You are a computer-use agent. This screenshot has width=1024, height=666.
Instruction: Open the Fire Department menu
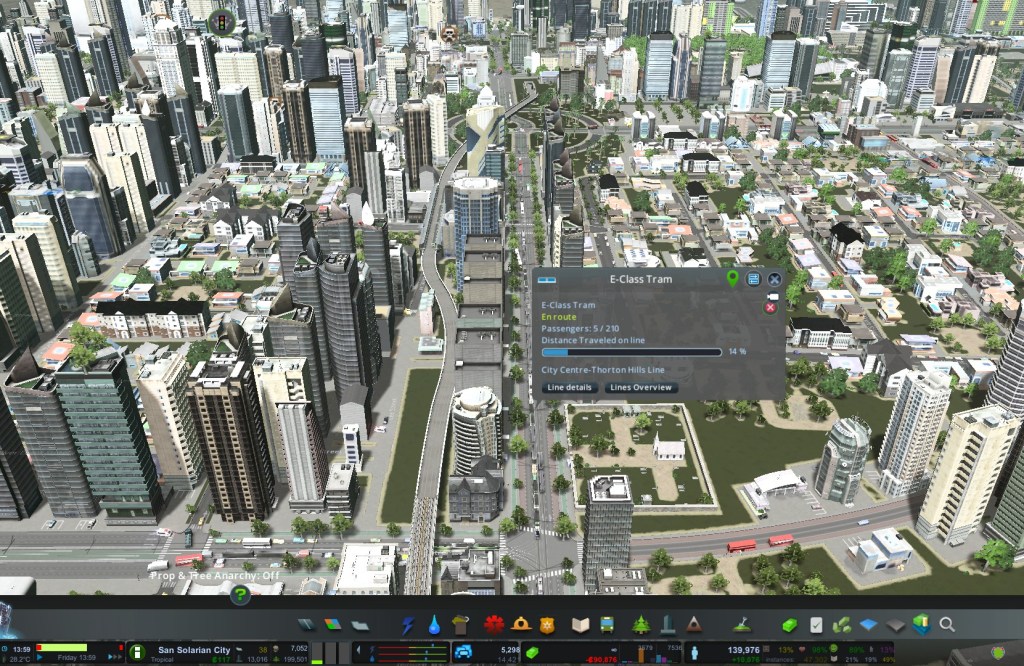(x=520, y=625)
